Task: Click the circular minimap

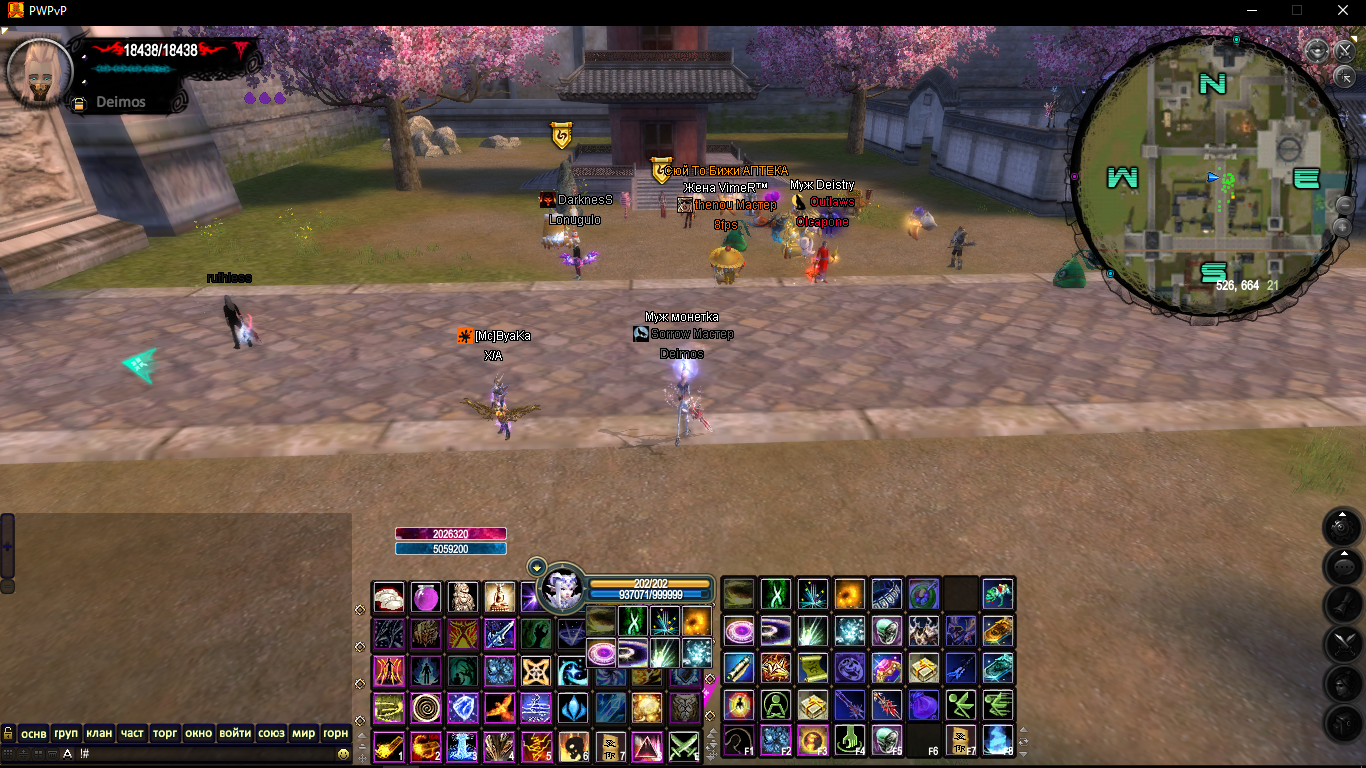Action: click(x=1211, y=177)
